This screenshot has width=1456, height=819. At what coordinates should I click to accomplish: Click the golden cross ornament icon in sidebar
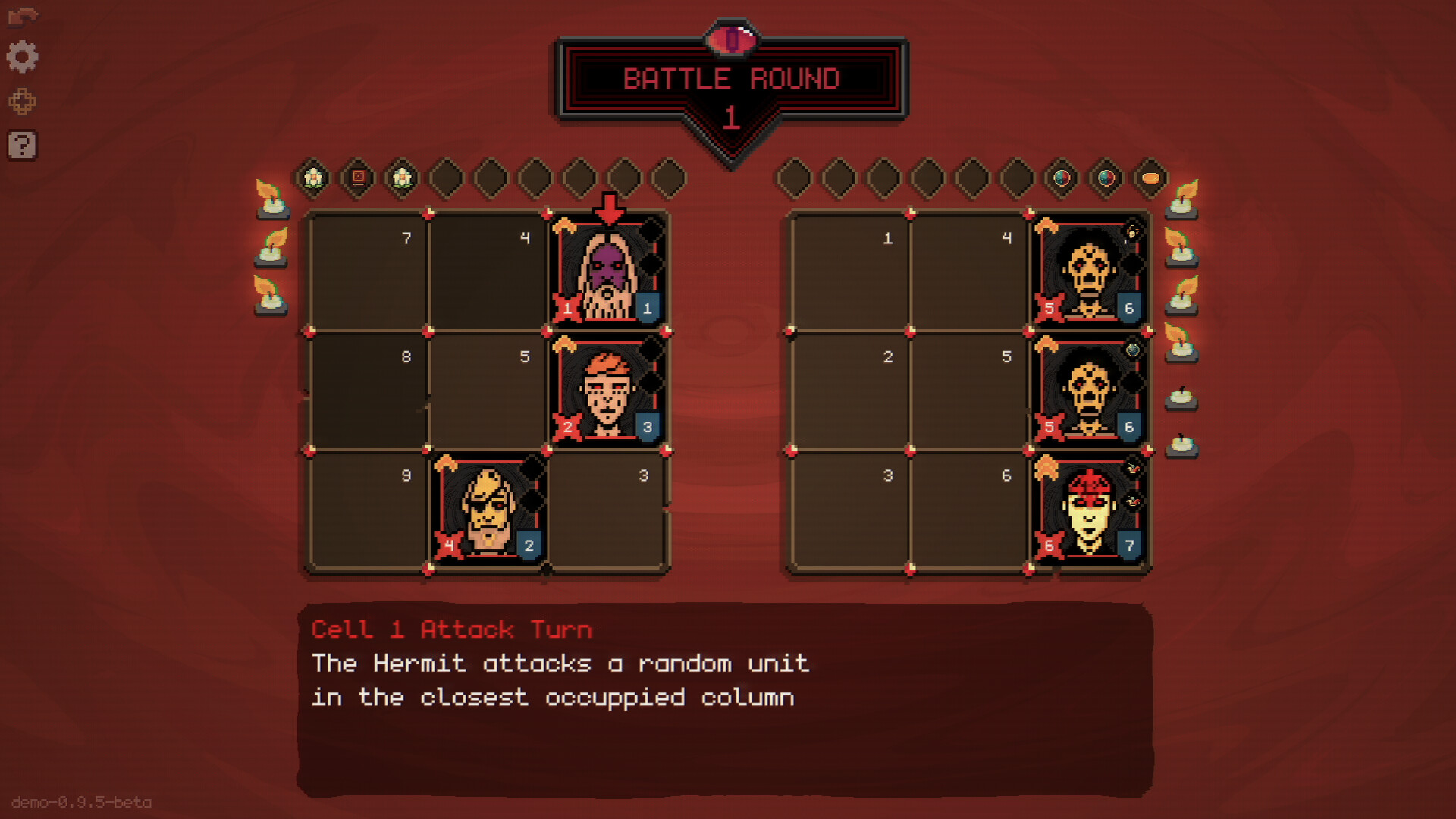[x=23, y=101]
